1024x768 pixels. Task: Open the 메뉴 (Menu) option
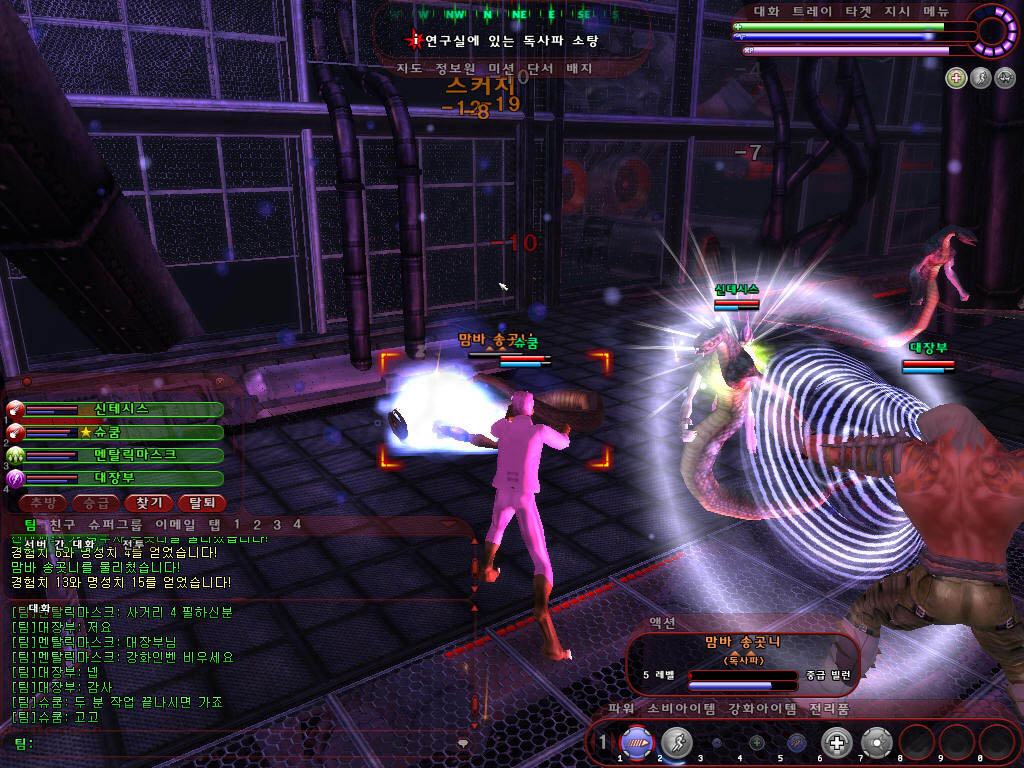tap(936, 11)
